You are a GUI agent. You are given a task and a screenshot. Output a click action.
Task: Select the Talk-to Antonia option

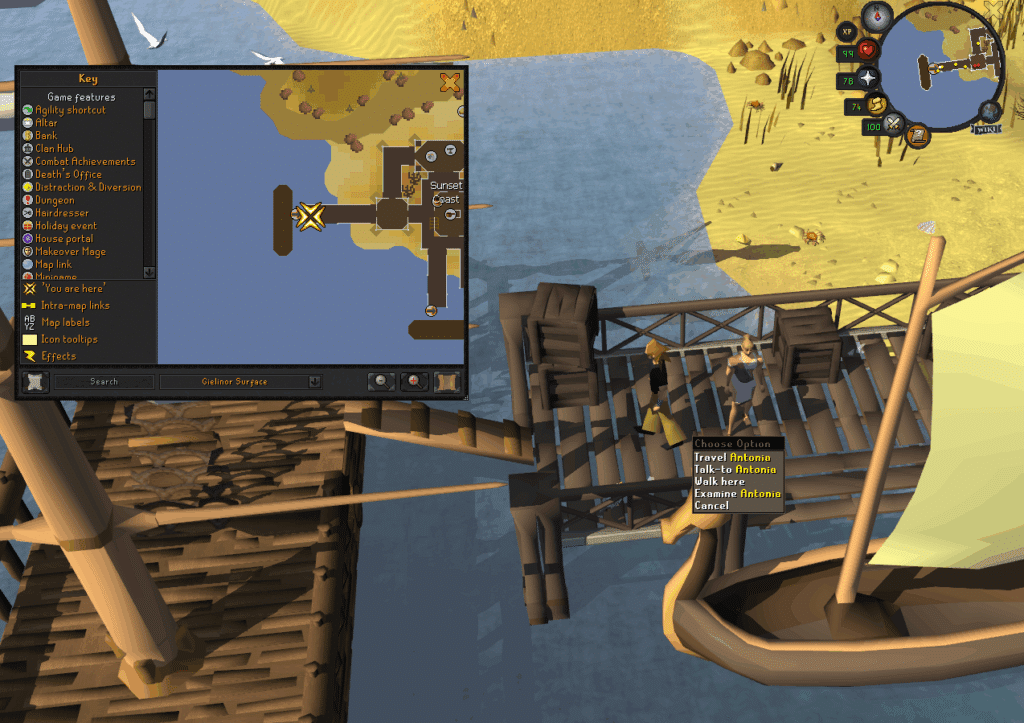click(735, 469)
